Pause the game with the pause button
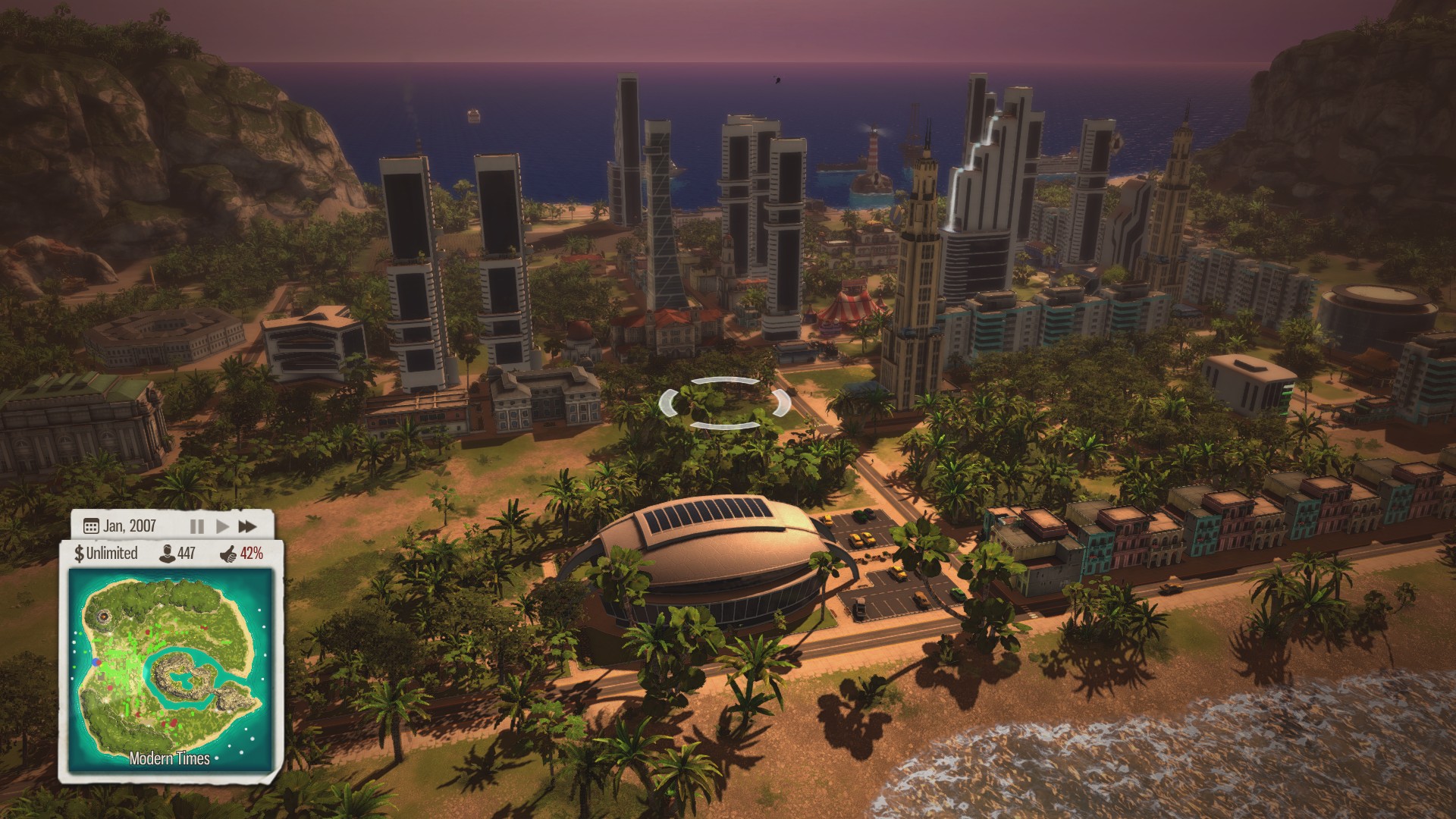1456x819 pixels. [196, 526]
